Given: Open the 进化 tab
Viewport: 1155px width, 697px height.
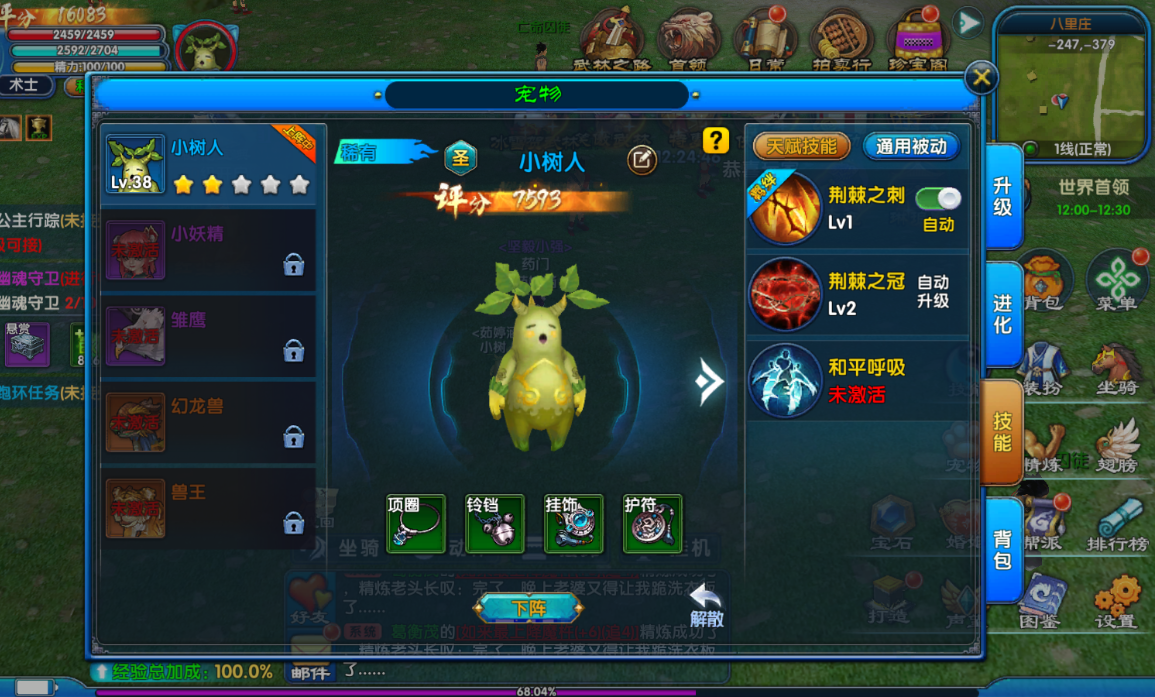Looking at the screenshot, I should (x=1002, y=314).
